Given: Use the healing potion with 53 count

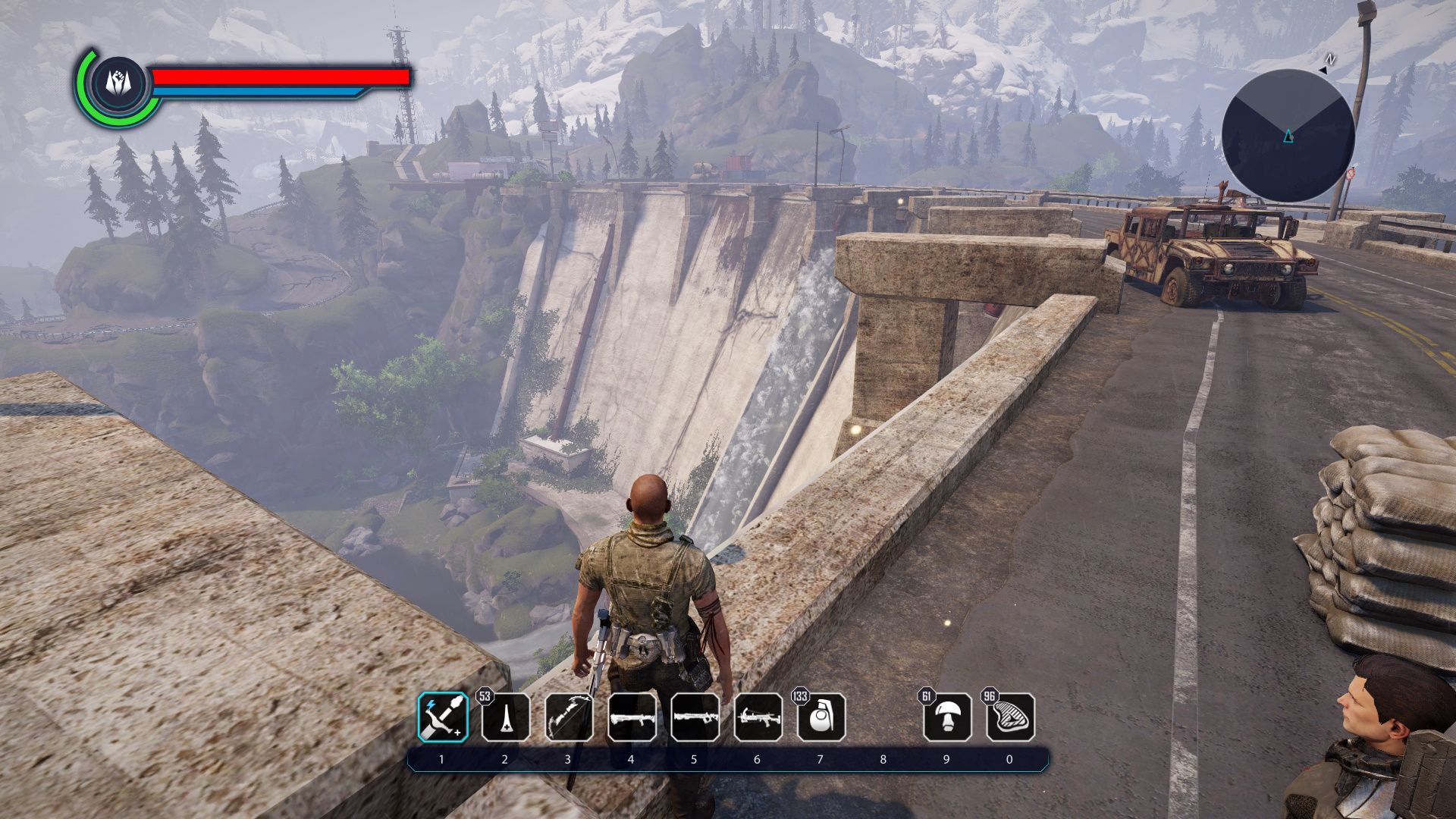Looking at the screenshot, I should 506,717.
